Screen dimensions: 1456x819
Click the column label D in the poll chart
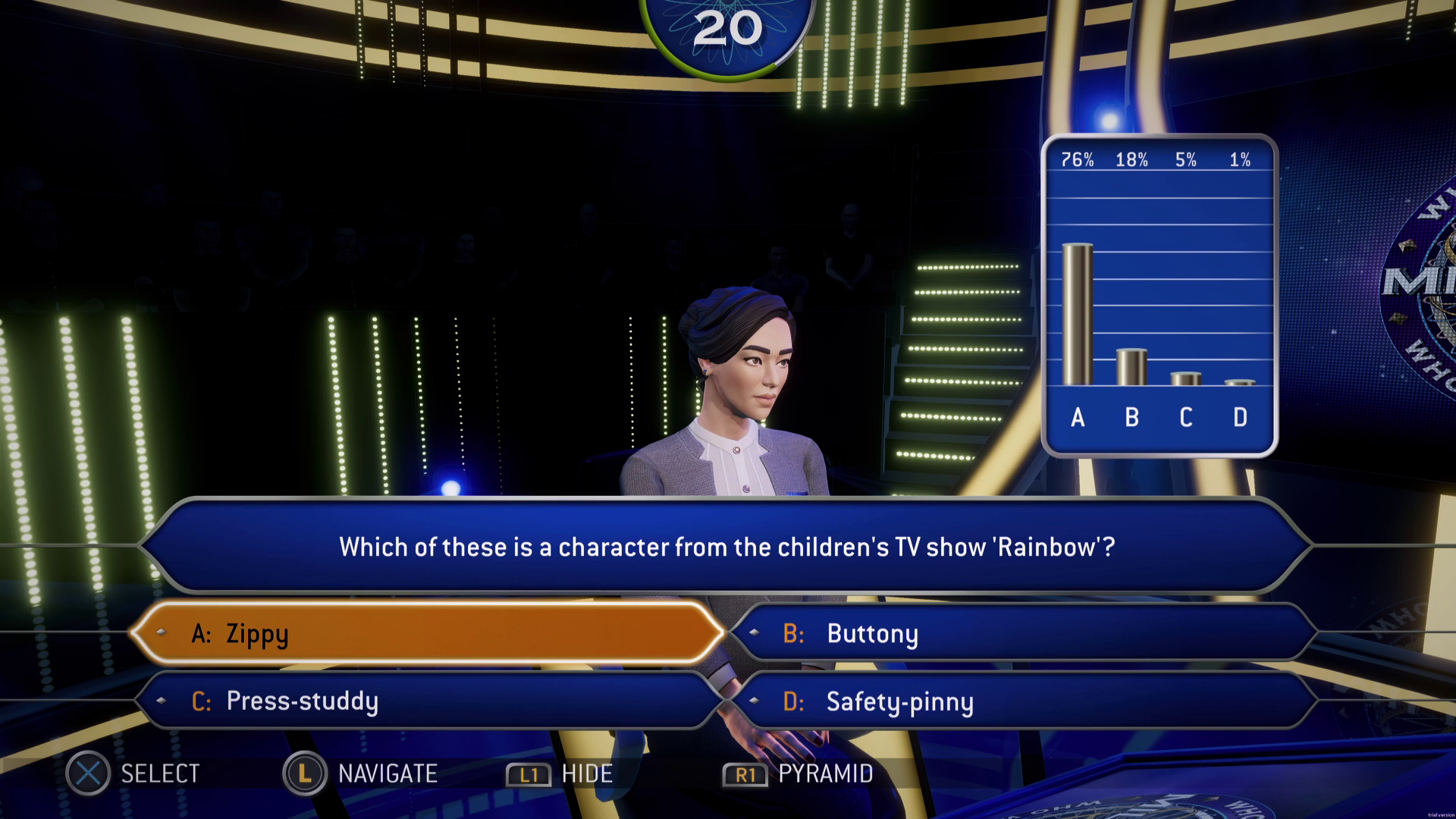point(1241,417)
